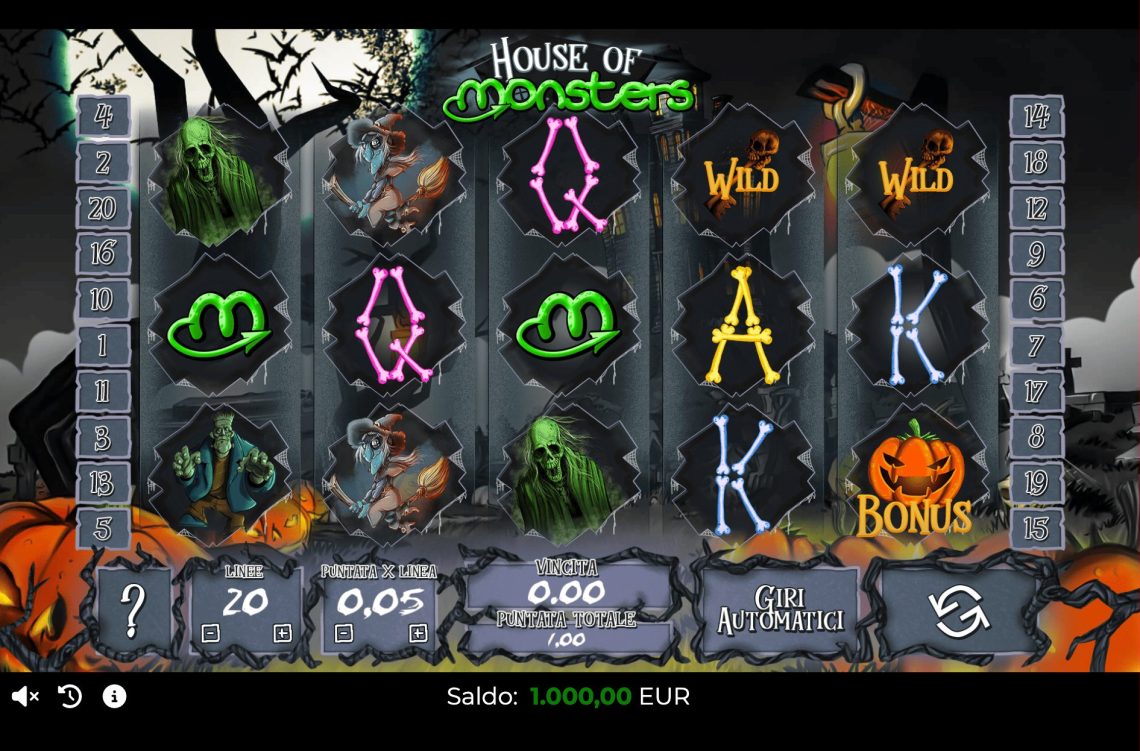This screenshot has height=751, width=1140.
Task: Choose payline number 7 marker
Action: pyautogui.click(x=1036, y=346)
